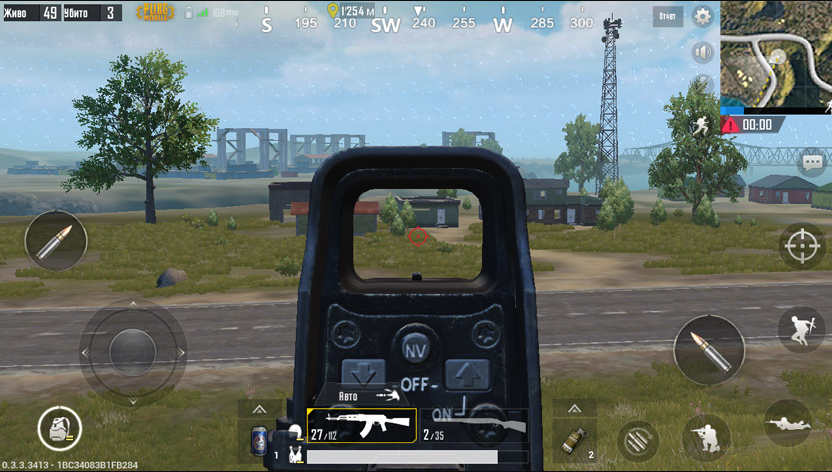Open the settings gear icon
Image resolution: width=832 pixels, height=472 pixels.
(x=703, y=16)
